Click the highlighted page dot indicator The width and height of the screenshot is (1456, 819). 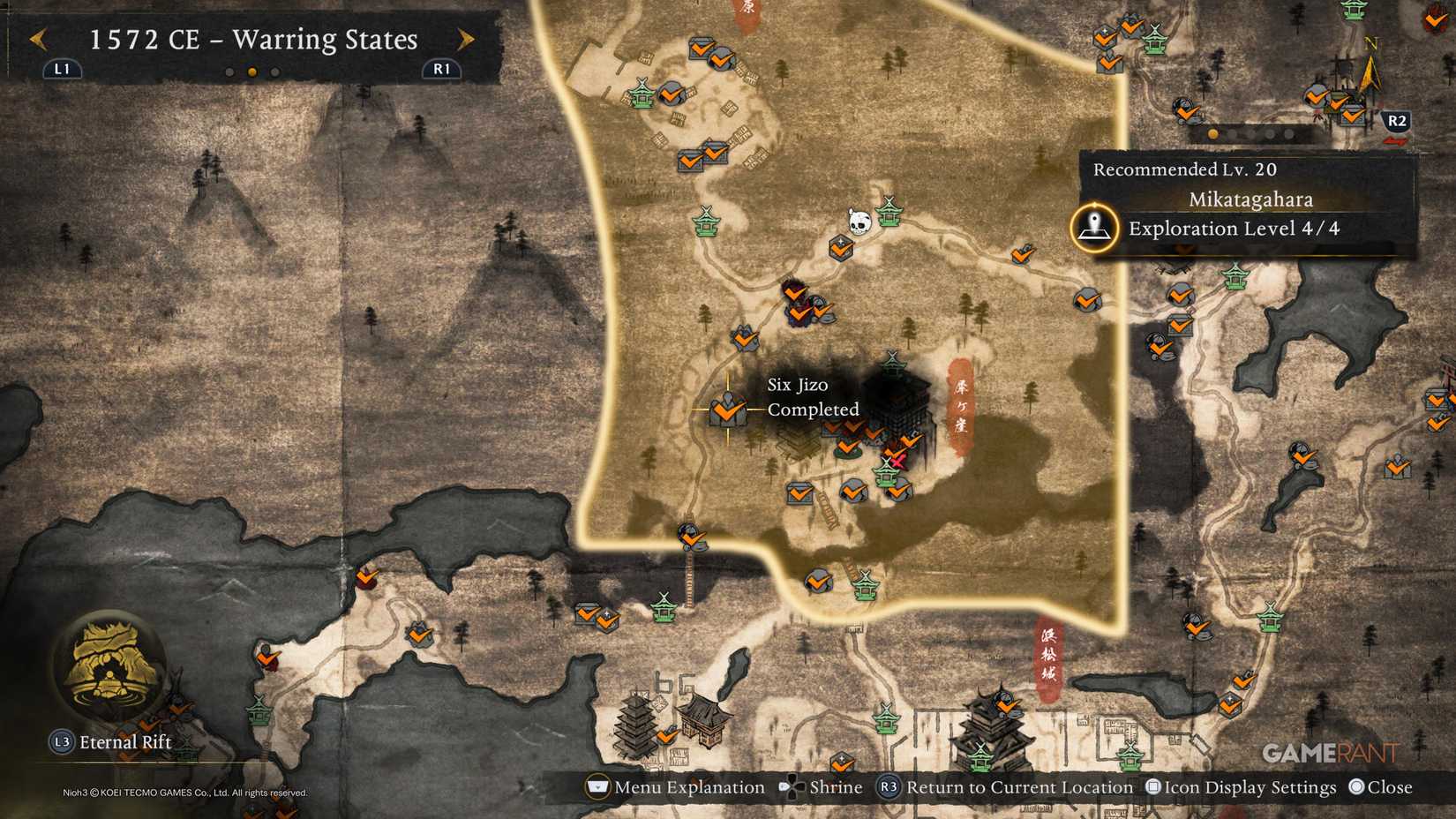point(252,72)
